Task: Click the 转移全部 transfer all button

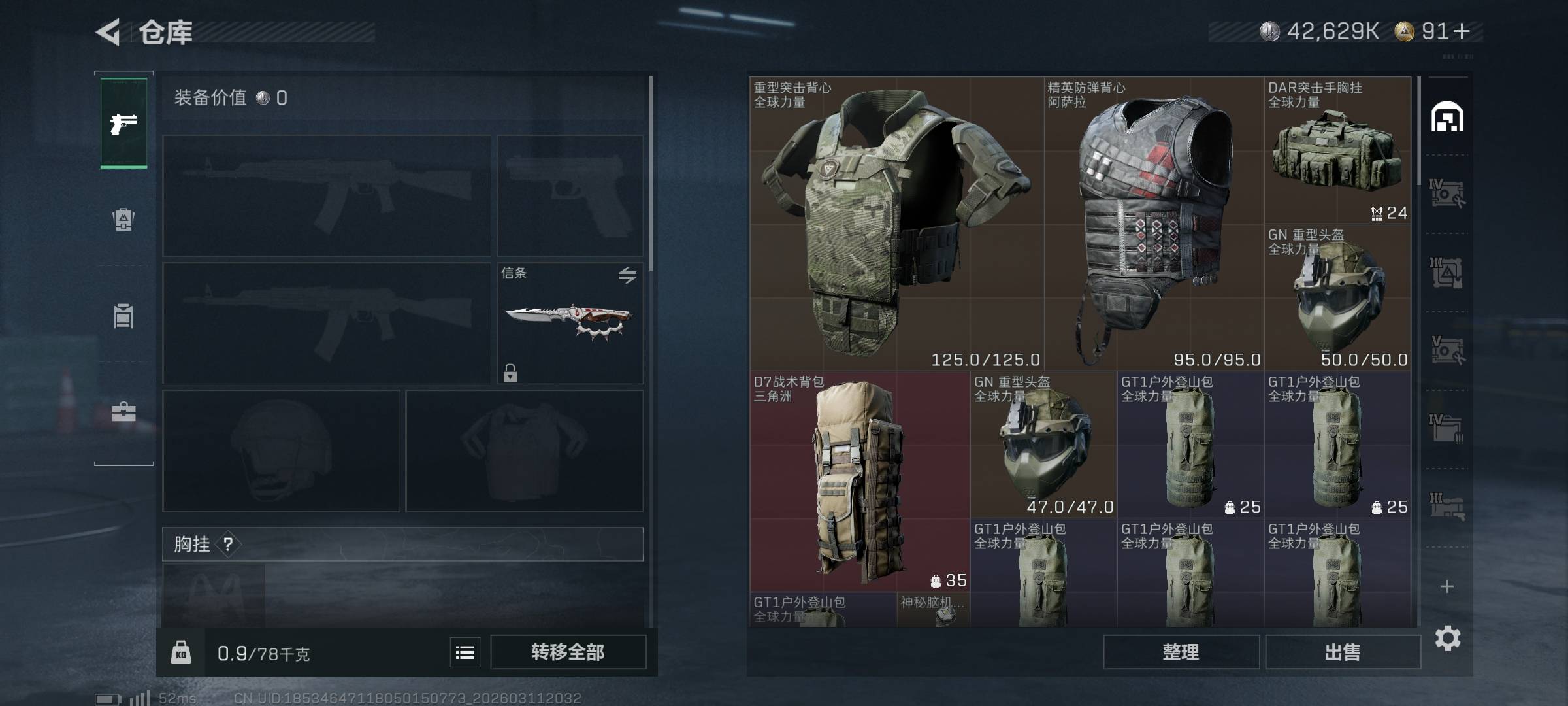Action: click(568, 652)
